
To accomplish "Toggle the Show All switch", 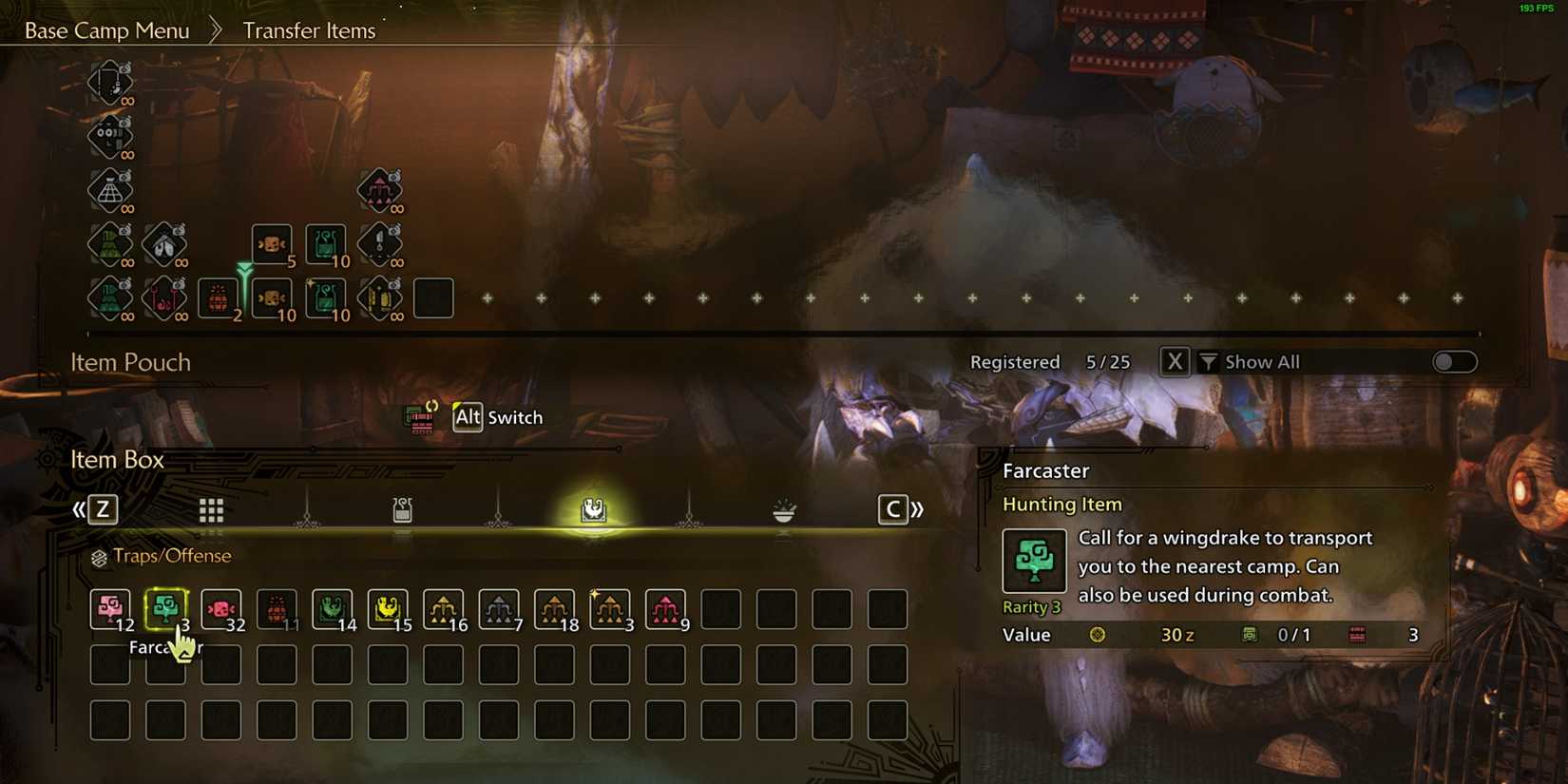I will click(1453, 362).
